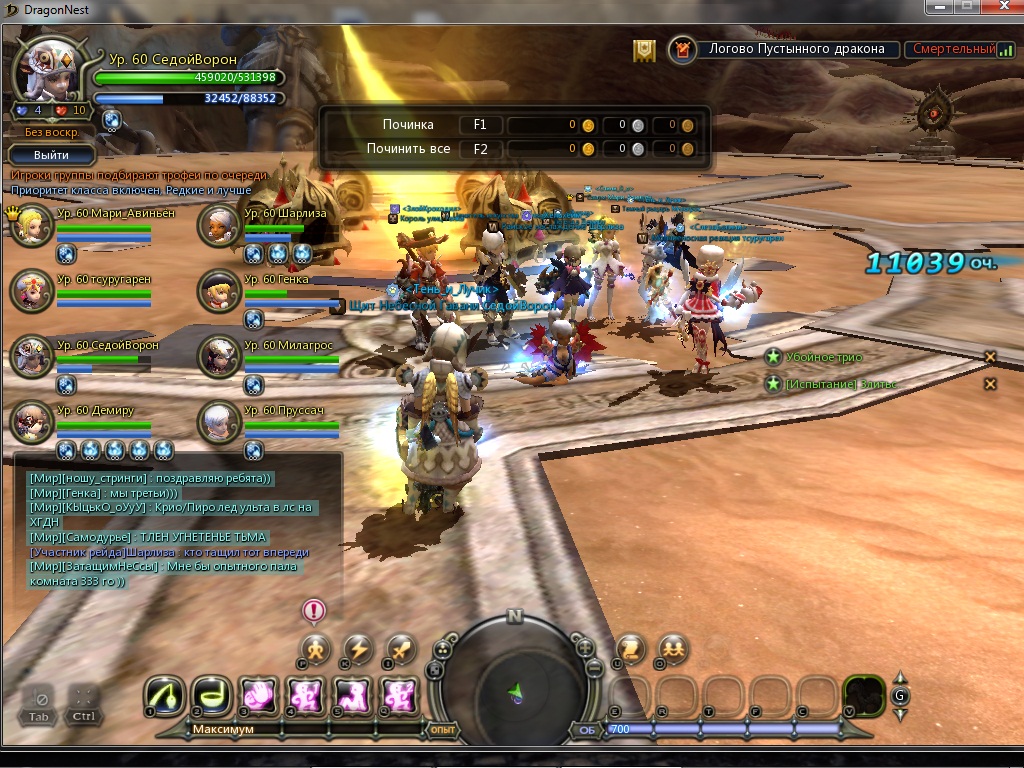Select party member Демиру's portrait
This screenshot has width=1024, height=768.
[x=31, y=422]
